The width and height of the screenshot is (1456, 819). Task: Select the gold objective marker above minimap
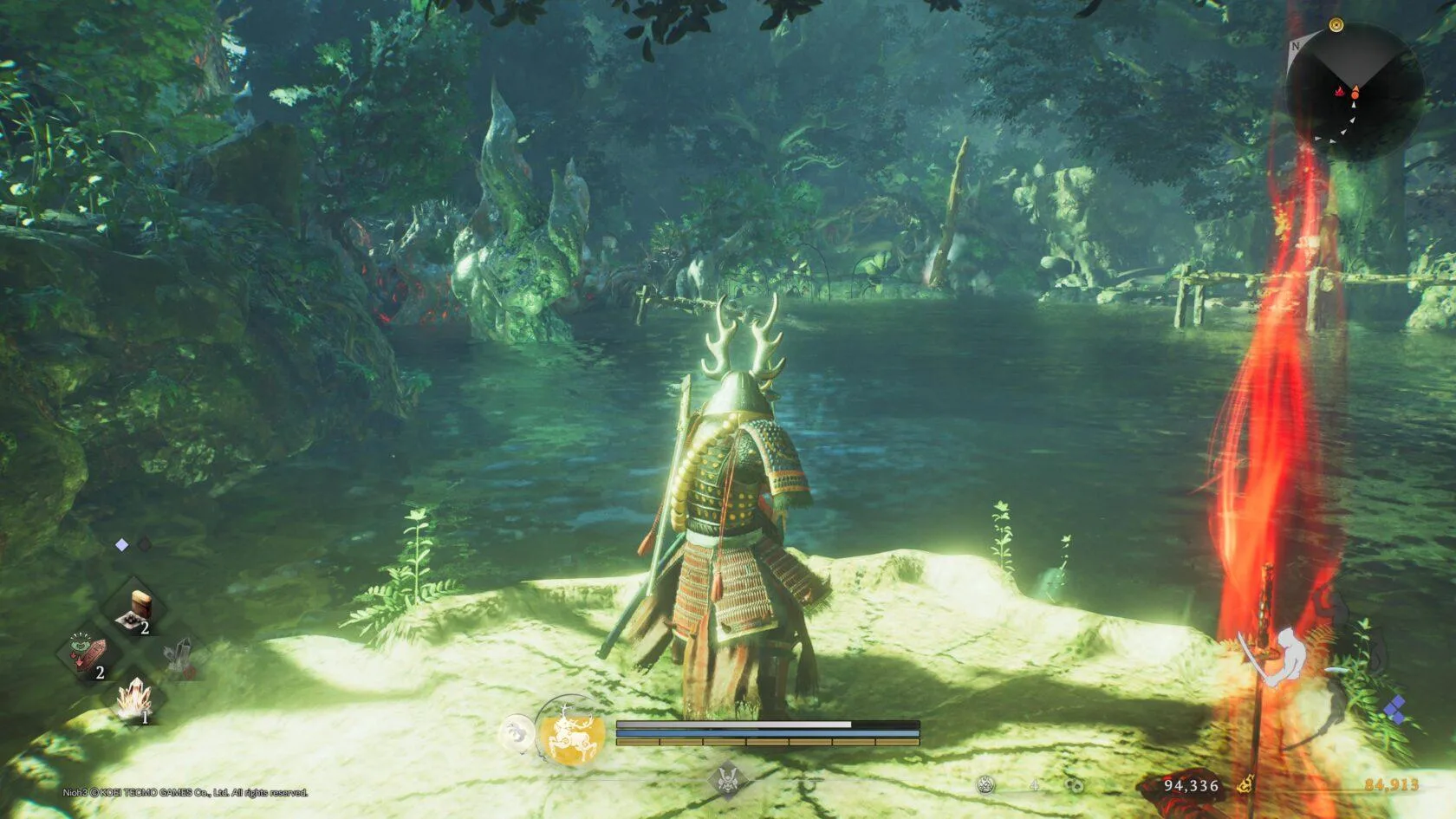[1336, 25]
